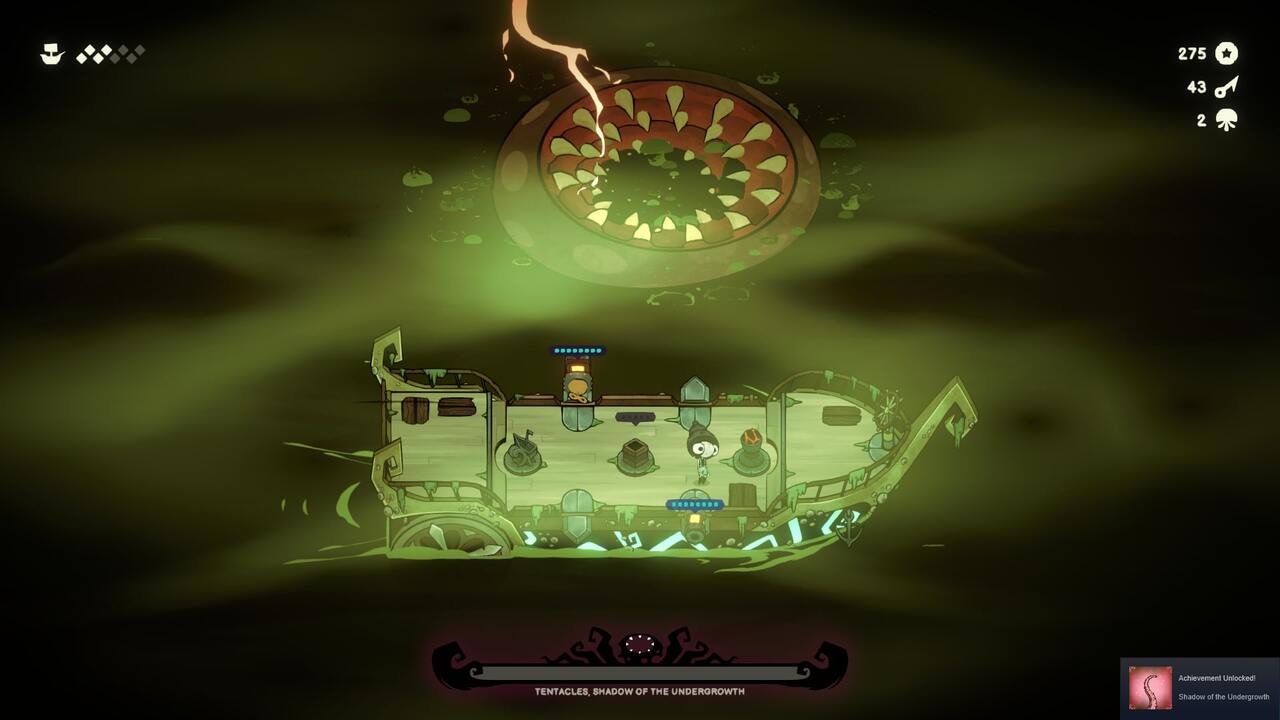Click the tentacle icon showing count 2
The image size is (1280, 720).
pos(1228,120)
